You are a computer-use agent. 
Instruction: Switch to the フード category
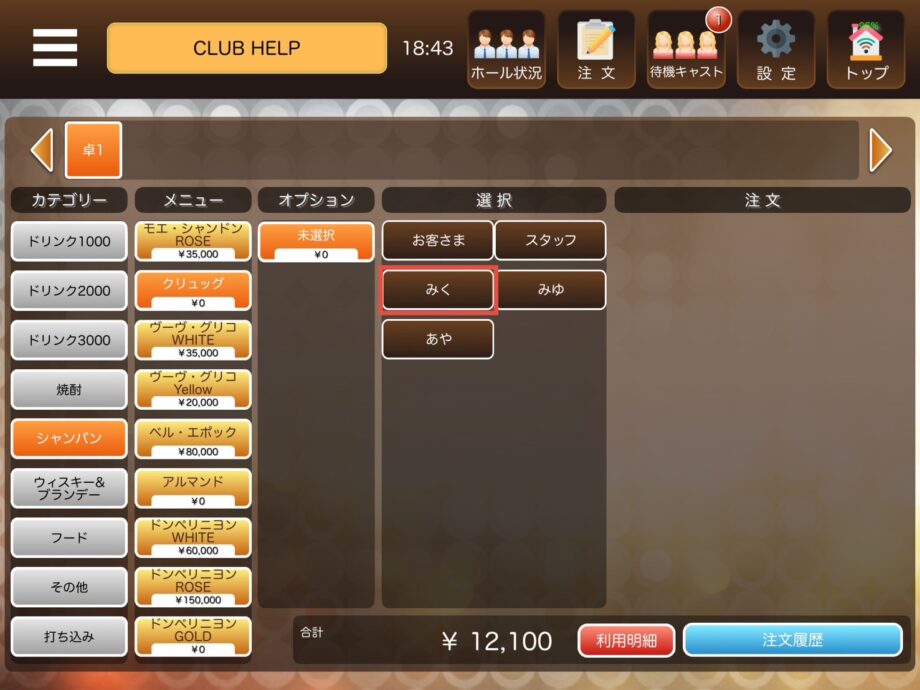(69, 538)
